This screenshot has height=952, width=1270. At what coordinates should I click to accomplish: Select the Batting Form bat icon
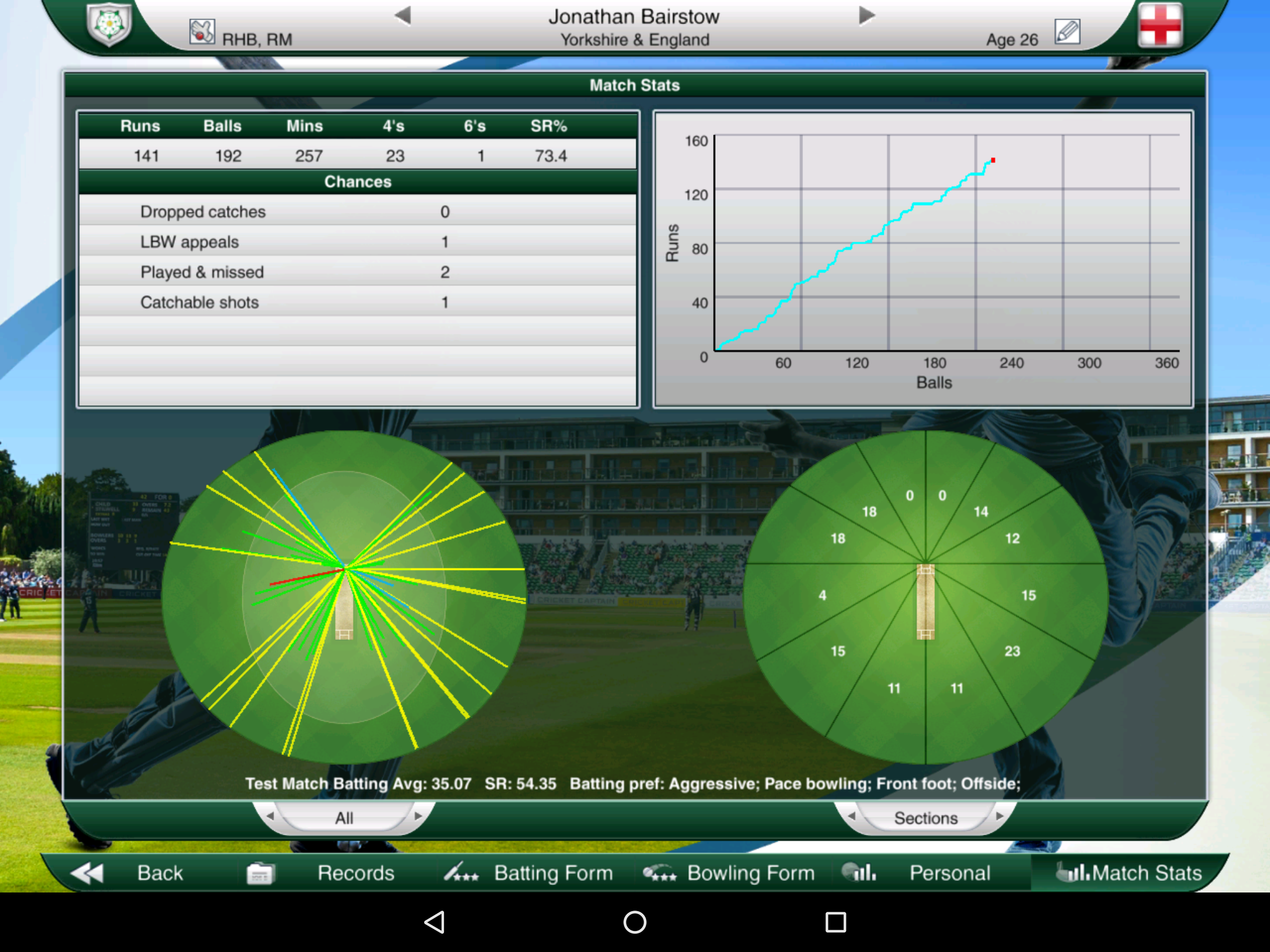[463, 872]
